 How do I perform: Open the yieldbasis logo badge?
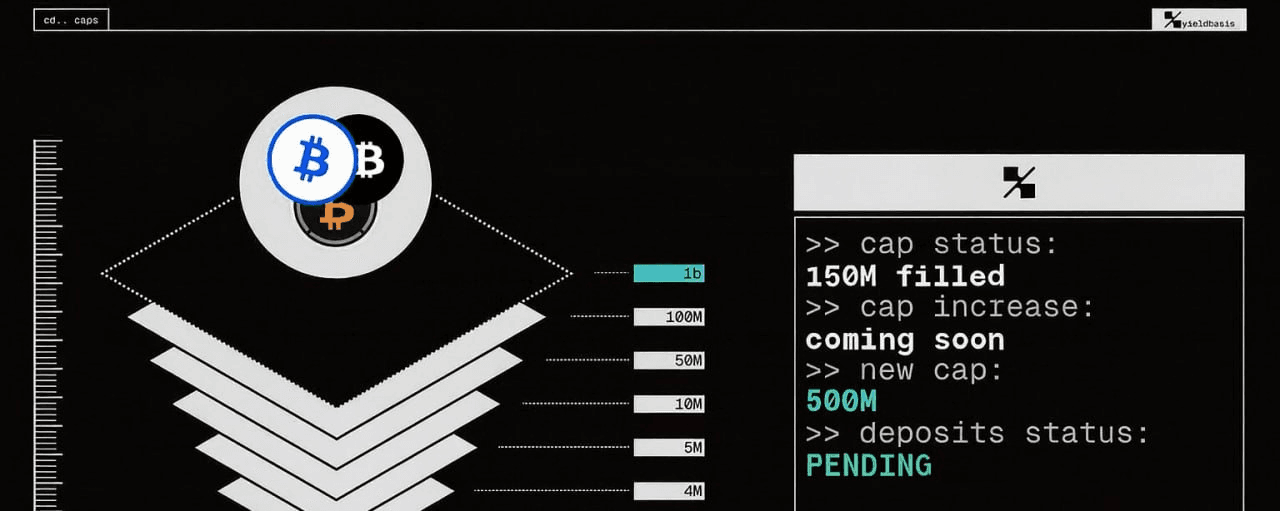[x=1199, y=19]
